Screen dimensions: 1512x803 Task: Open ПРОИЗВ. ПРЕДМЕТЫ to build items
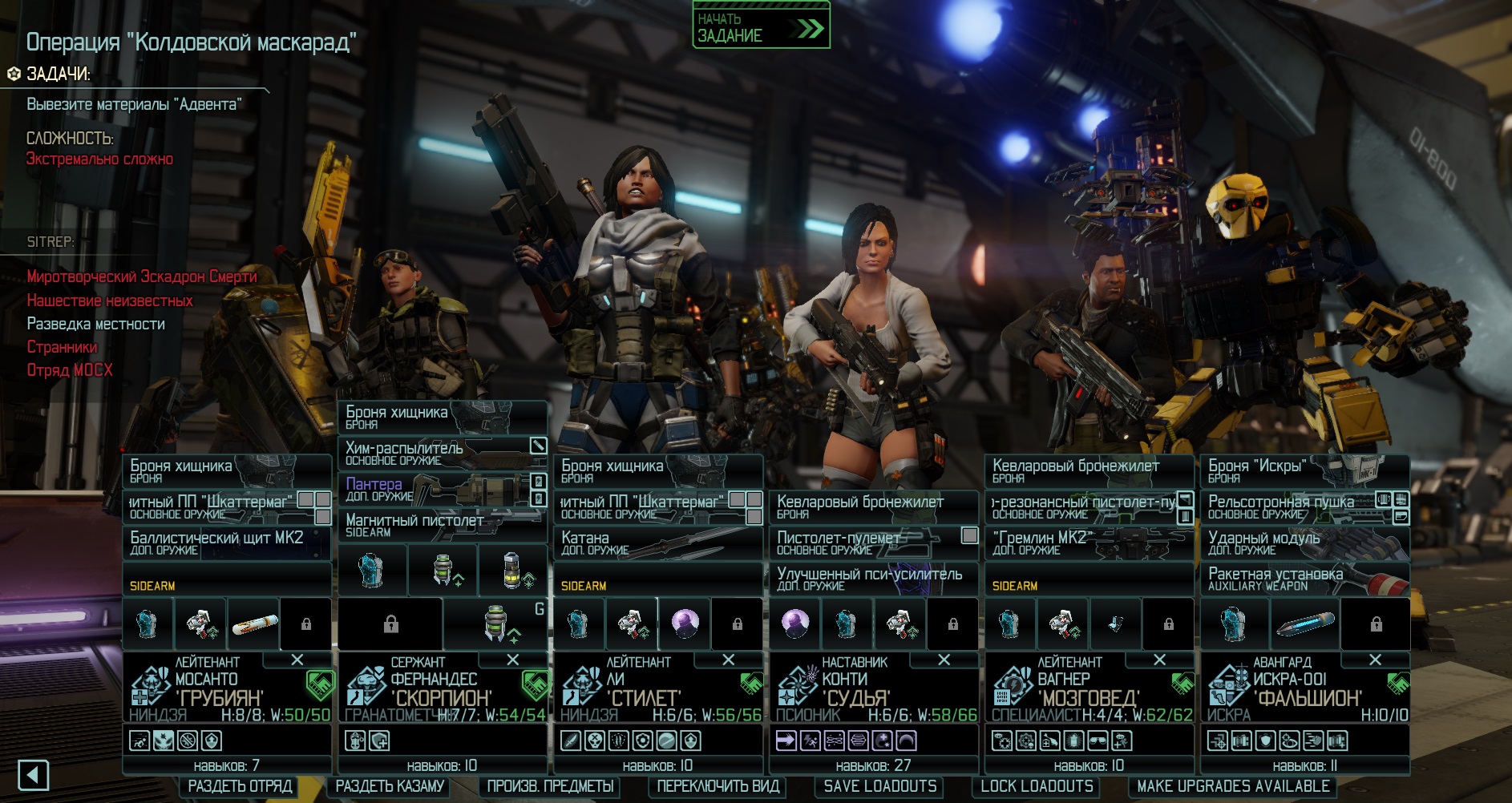point(551,786)
